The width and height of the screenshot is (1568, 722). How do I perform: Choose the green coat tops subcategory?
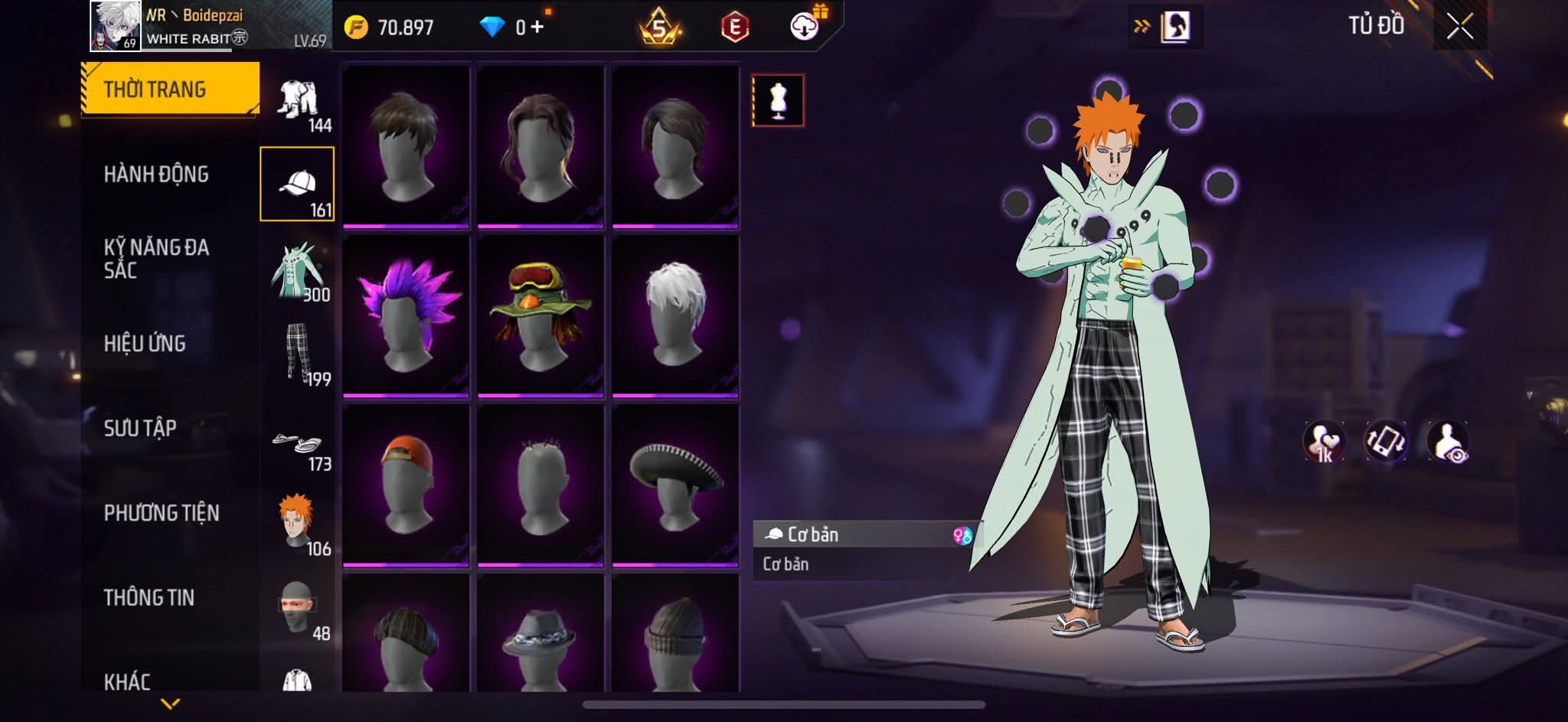[298, 273]
